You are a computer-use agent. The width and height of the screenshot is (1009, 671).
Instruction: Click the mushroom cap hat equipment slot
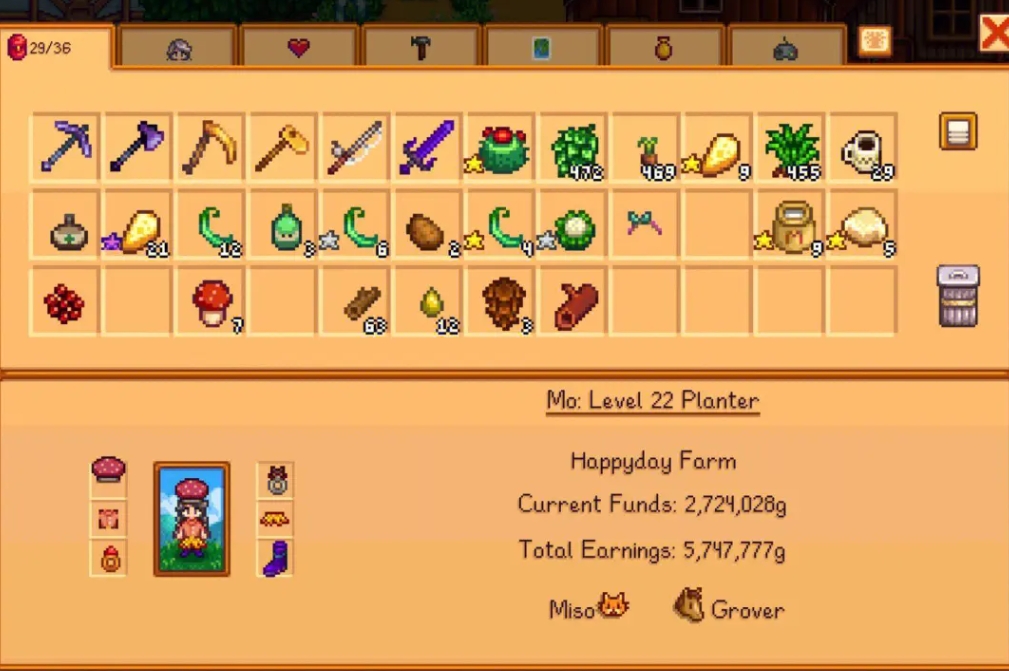pos(109,468)
